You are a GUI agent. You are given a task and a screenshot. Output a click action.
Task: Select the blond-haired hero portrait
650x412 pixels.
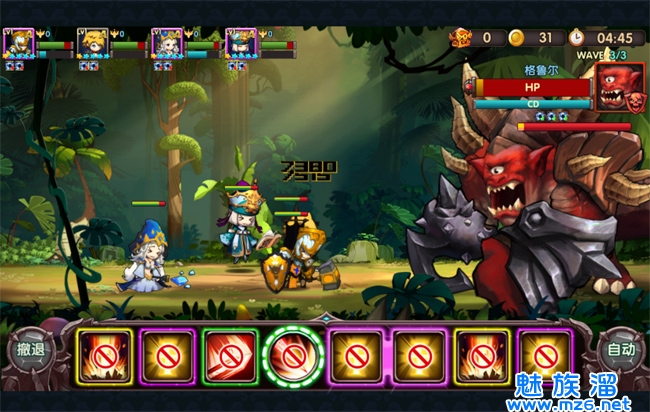93,44
